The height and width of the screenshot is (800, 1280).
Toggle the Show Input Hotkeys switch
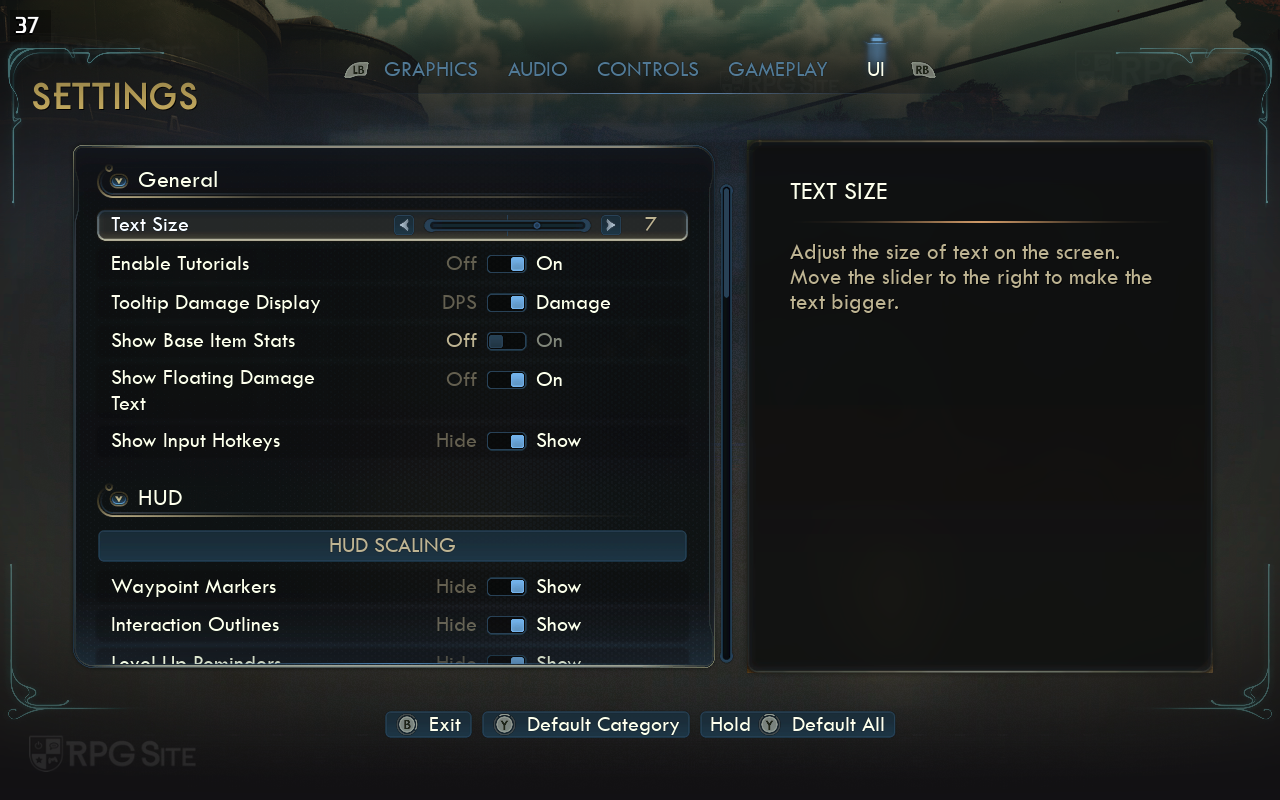506,441
